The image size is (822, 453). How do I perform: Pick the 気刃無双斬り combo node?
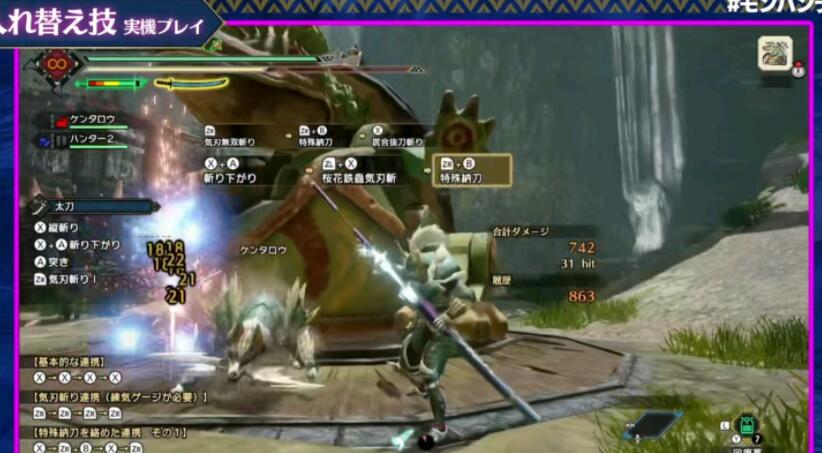234,137
